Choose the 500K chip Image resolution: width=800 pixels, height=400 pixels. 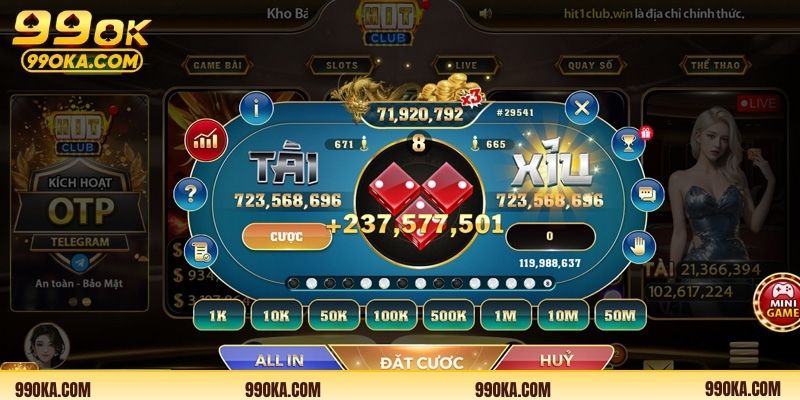coord(449,316)
